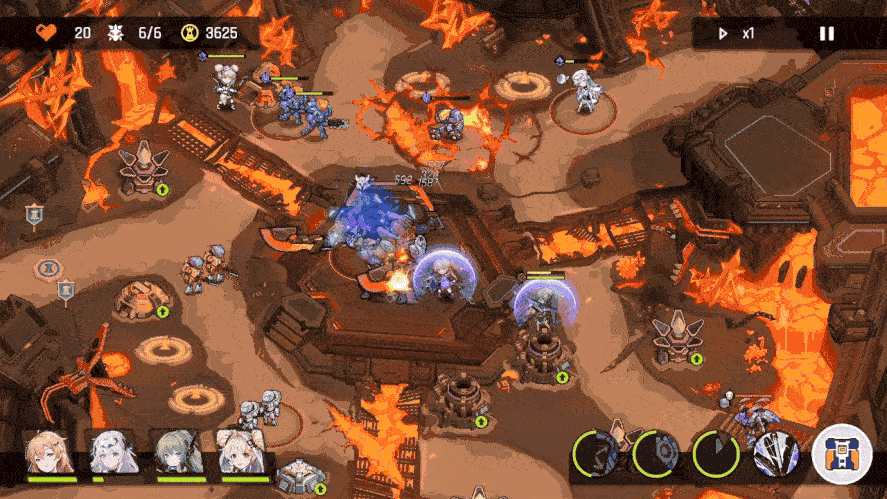Pick the blonde twin-tail hero portrait
Screen dimensions: 887x499
[x=238, y=454]
